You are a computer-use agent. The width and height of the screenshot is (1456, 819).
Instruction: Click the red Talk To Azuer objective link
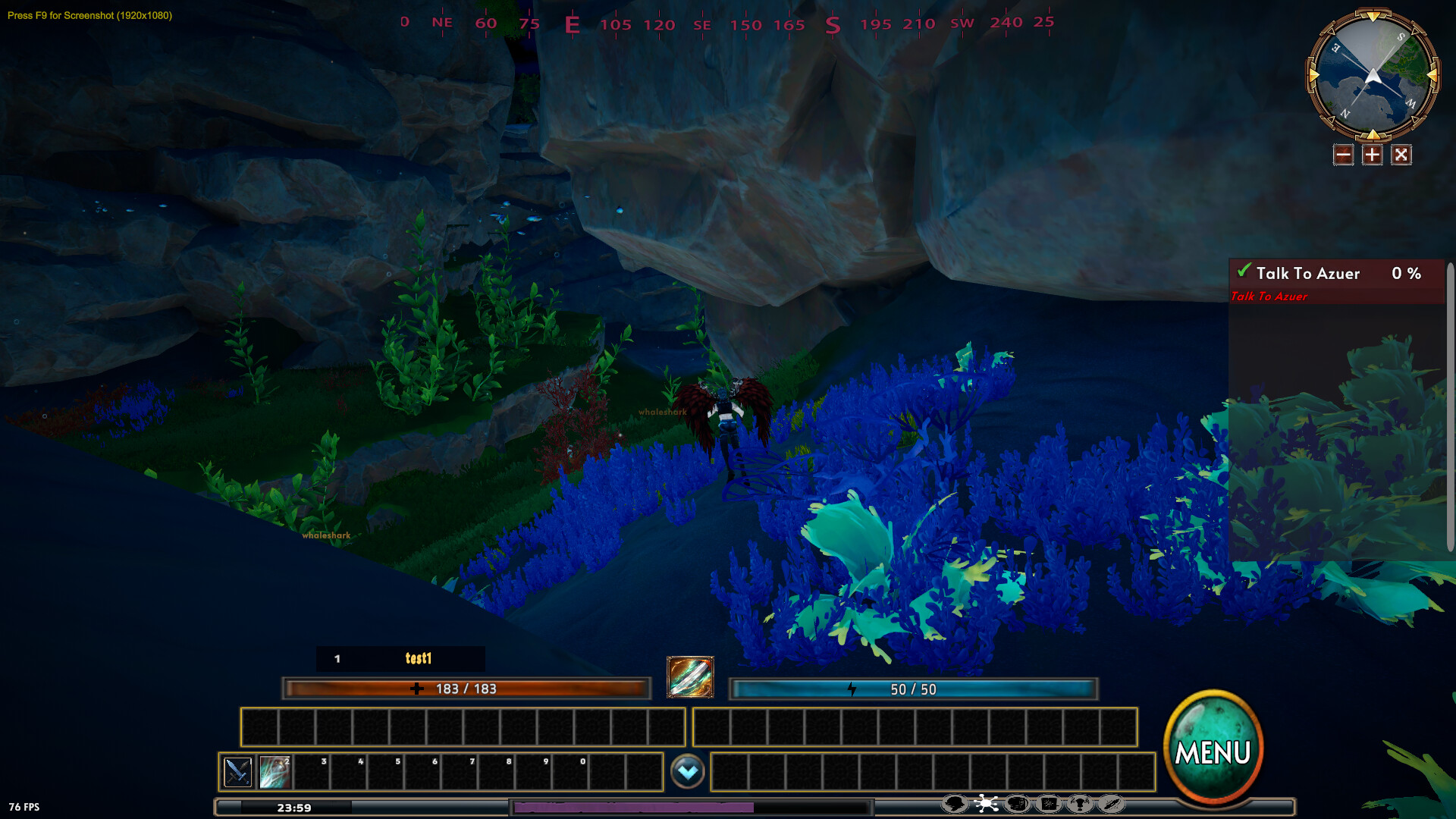coord(1268,297)
